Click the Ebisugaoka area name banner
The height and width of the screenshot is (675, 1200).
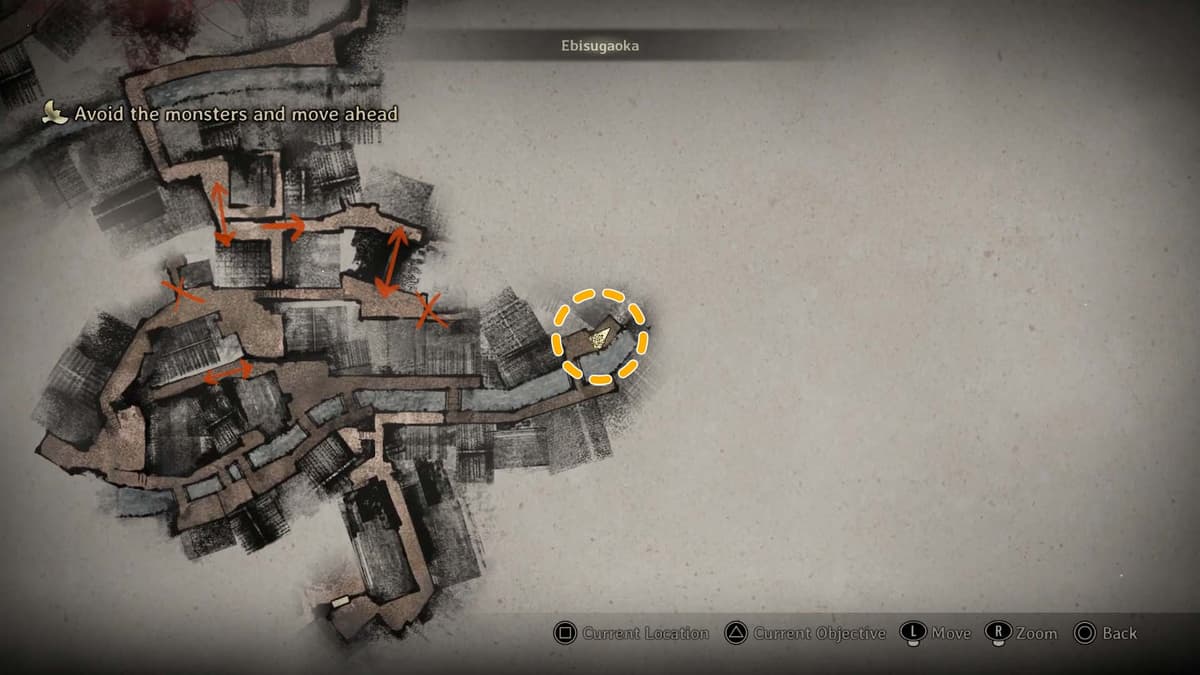pyautogui.click(x=600, y=45)
